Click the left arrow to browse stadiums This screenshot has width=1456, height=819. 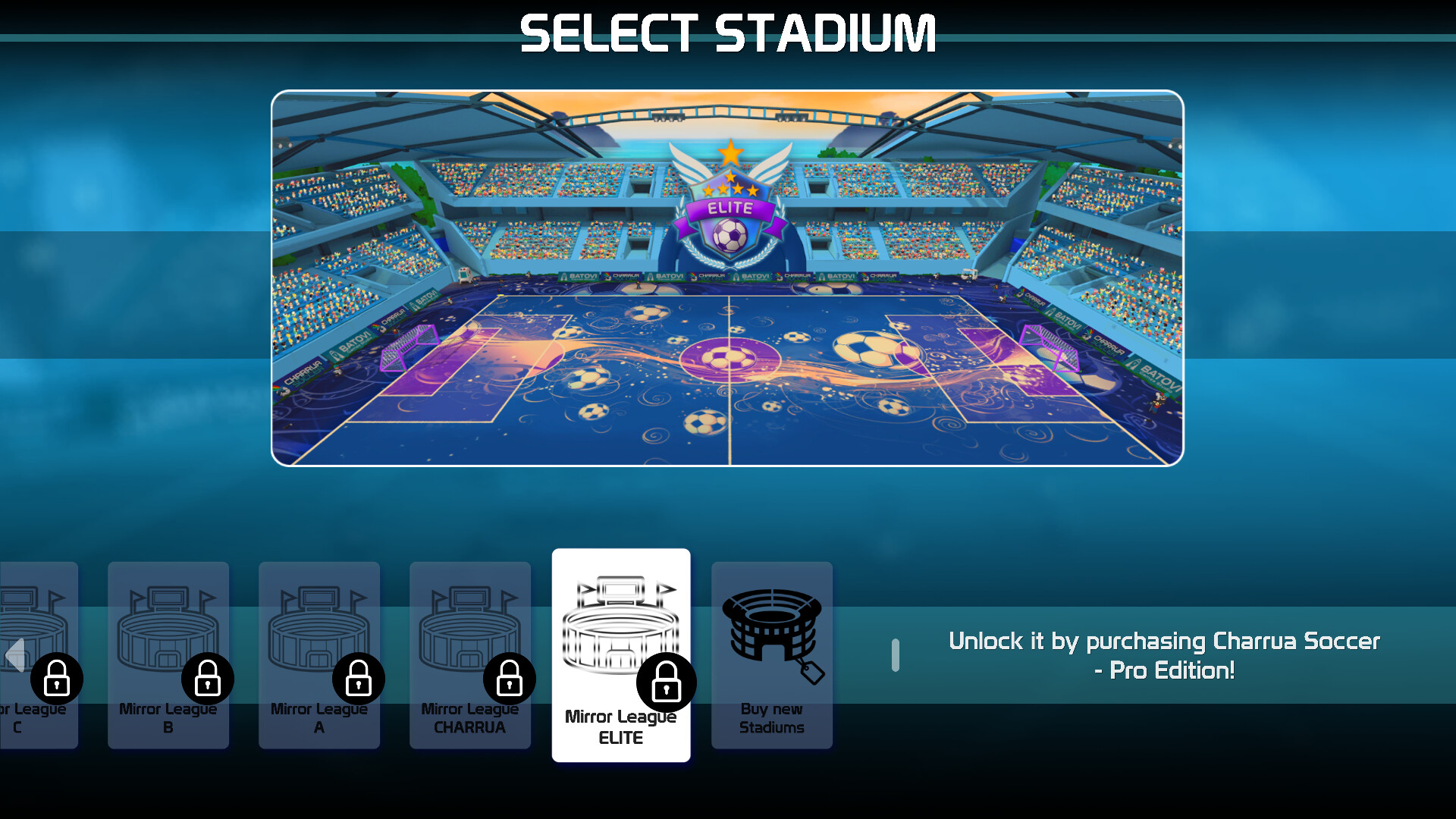click(13, 655)
